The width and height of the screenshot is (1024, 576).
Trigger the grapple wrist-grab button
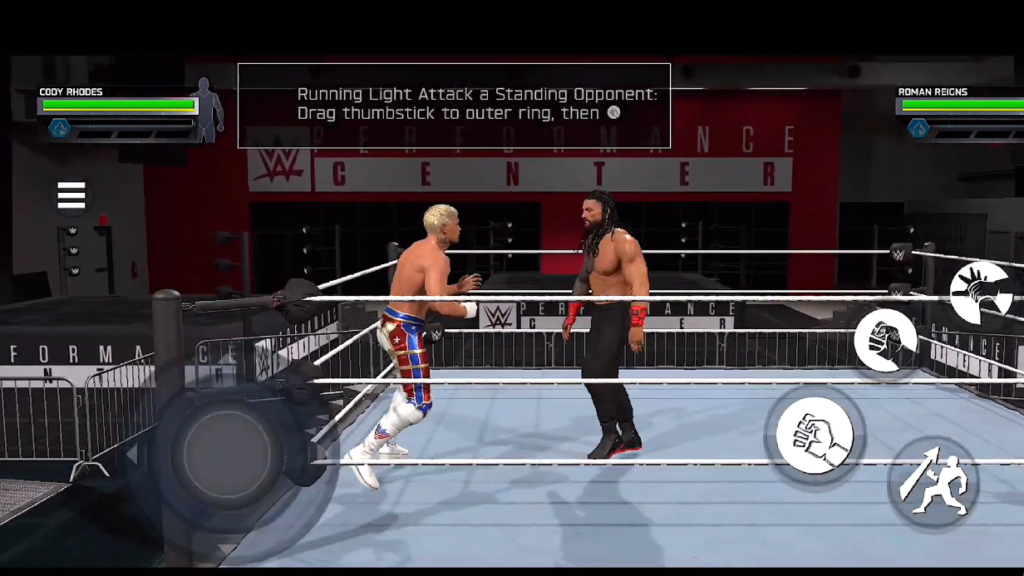[980, 292]
